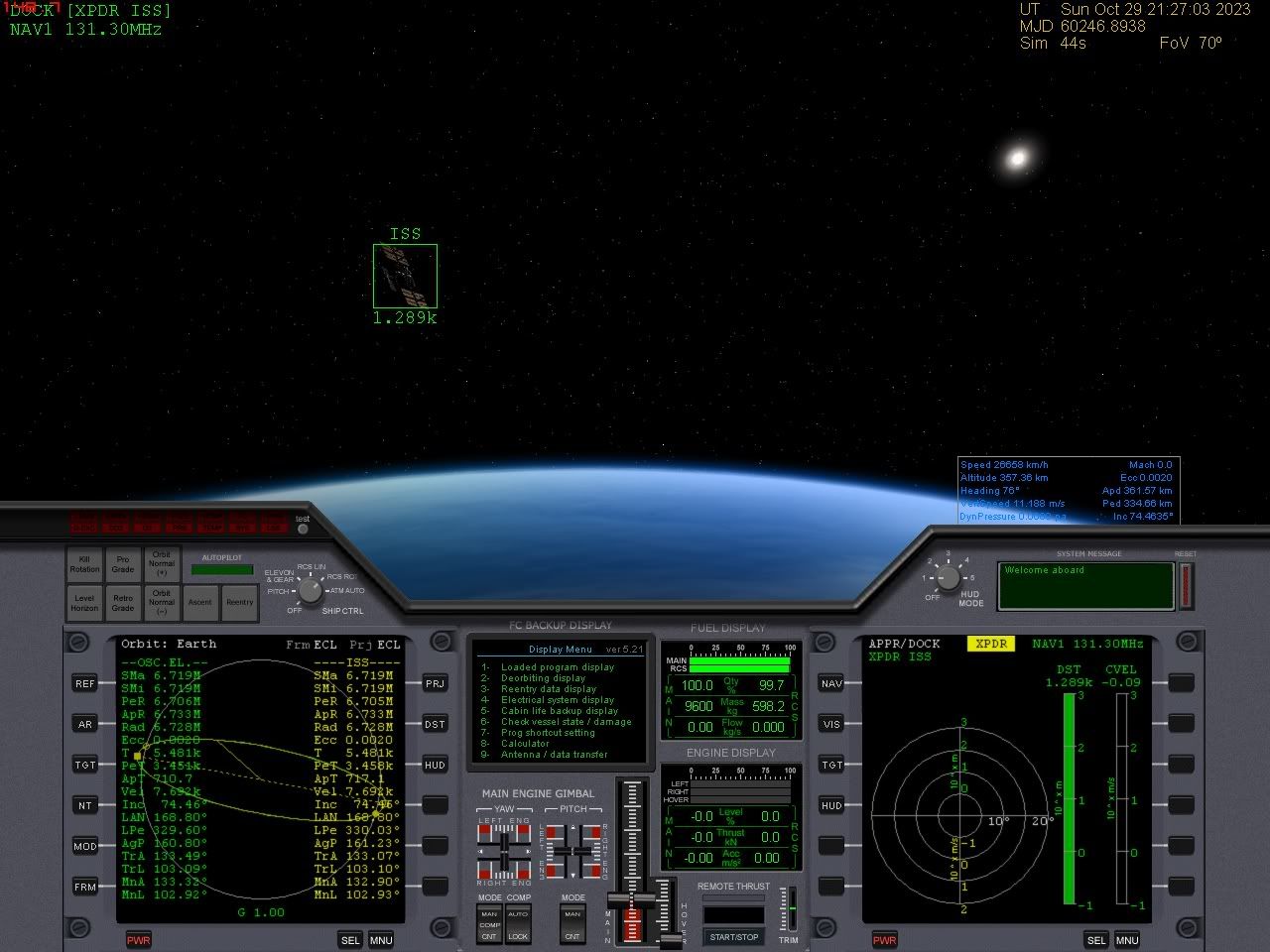Screen dimensions: 1270x952
Task: Toggle the FRM frame button on Orbit MFD
Action: tap(85, 887)
